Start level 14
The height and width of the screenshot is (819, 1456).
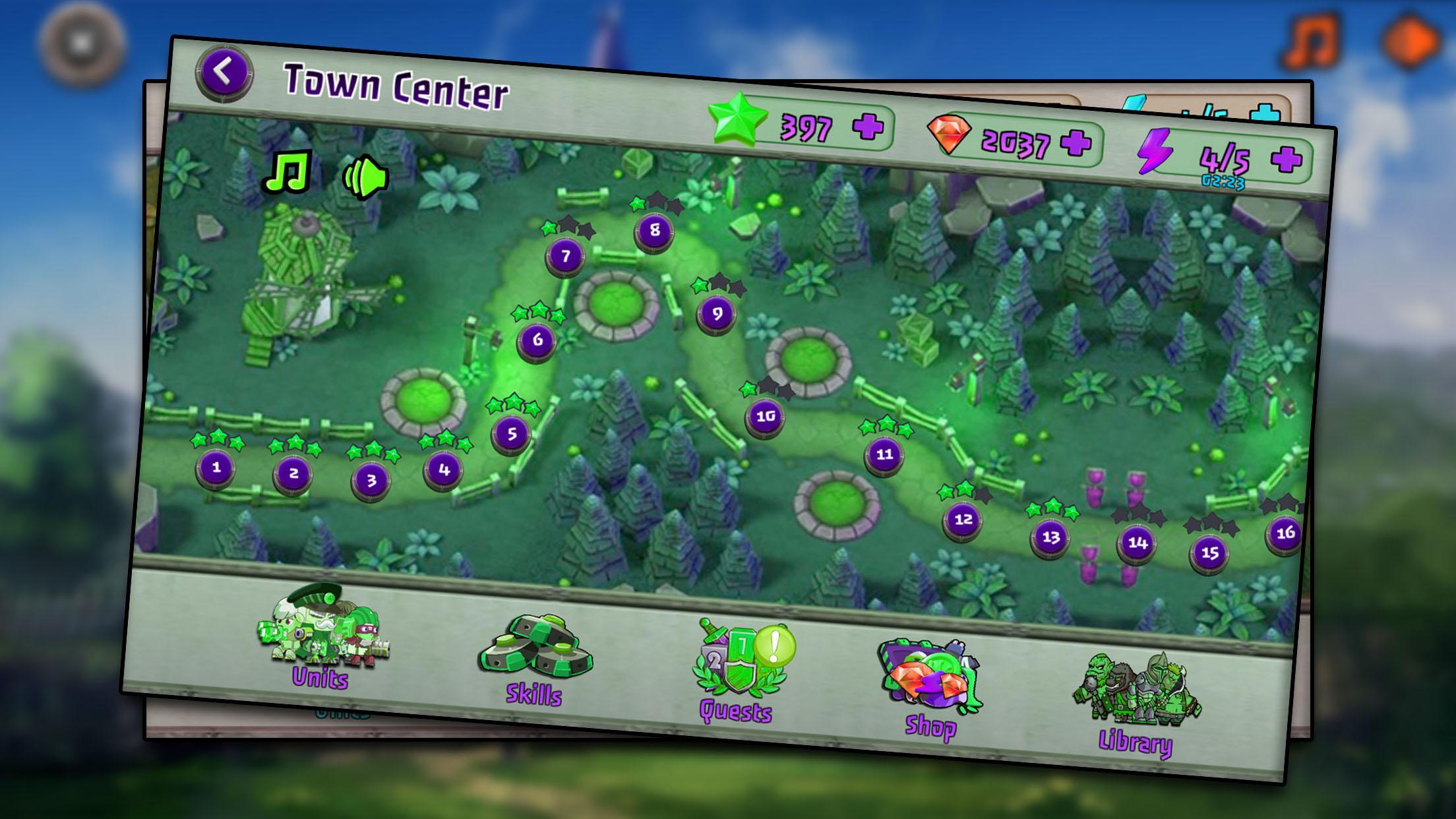click(x=1137, y=543)
